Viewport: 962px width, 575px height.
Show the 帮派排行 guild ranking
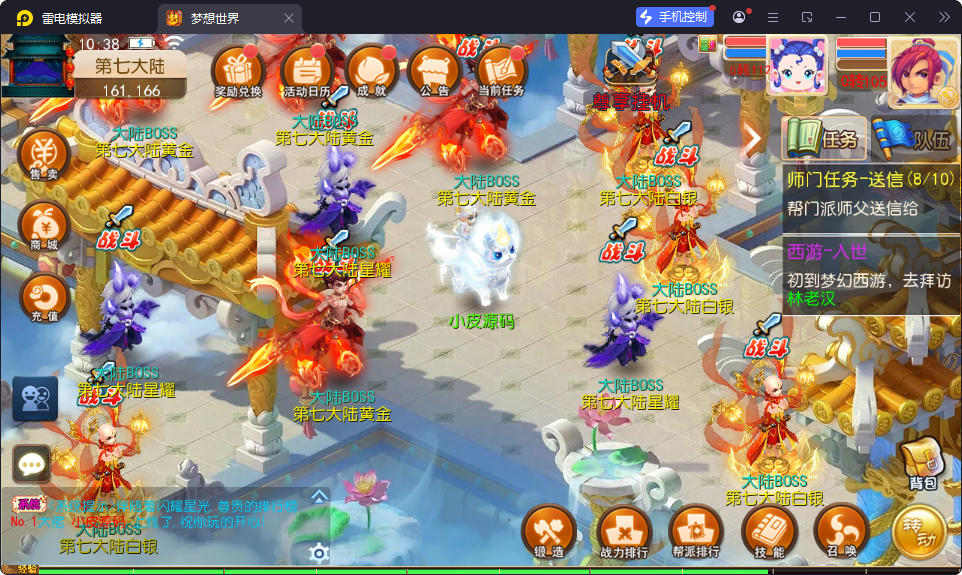coord(696,531)
